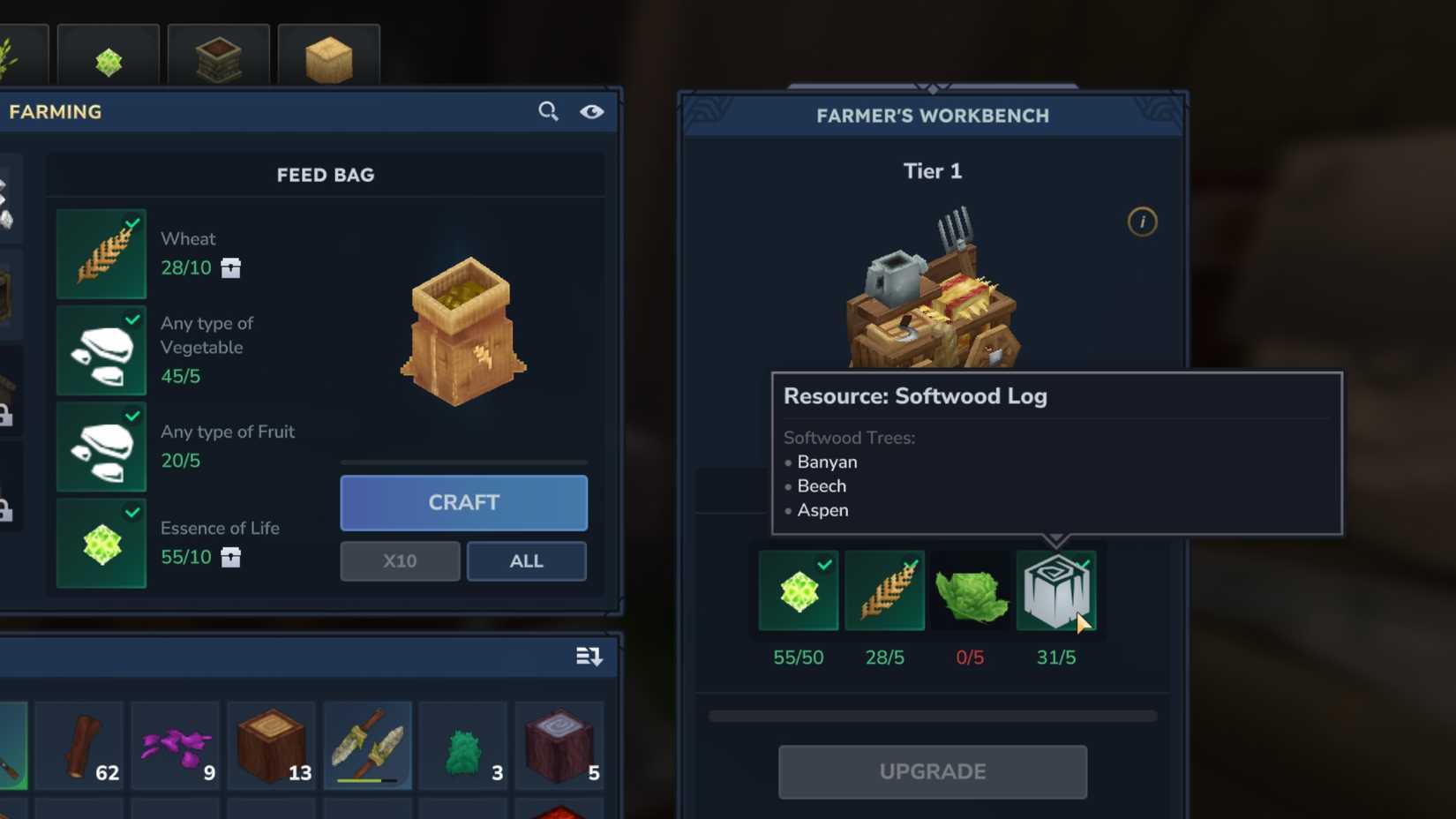The image size is (1456, 819).
Task: Click the Wheat ingredient icon in Feed Bag
Action: click(x=101, y=253)
